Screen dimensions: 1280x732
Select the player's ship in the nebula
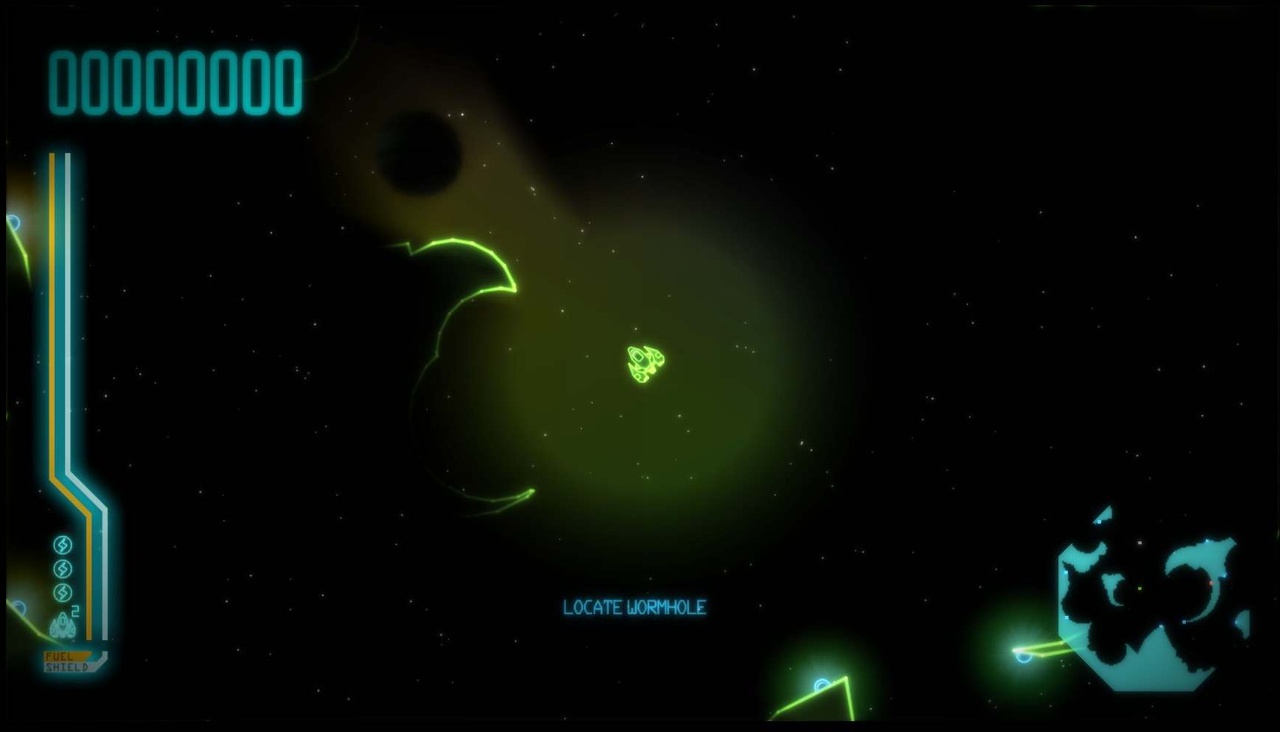(644, 364)
